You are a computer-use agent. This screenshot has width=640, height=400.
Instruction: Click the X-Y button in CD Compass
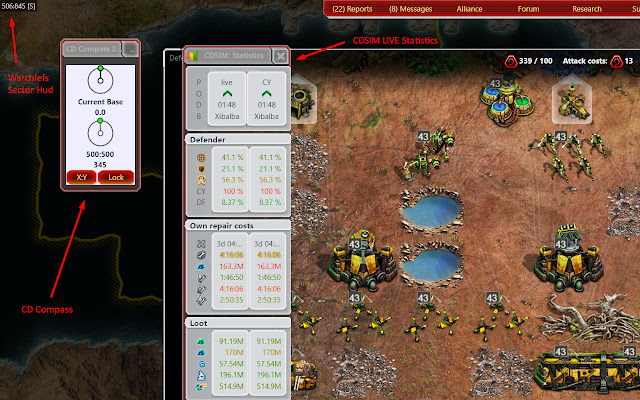pos(80,176)
